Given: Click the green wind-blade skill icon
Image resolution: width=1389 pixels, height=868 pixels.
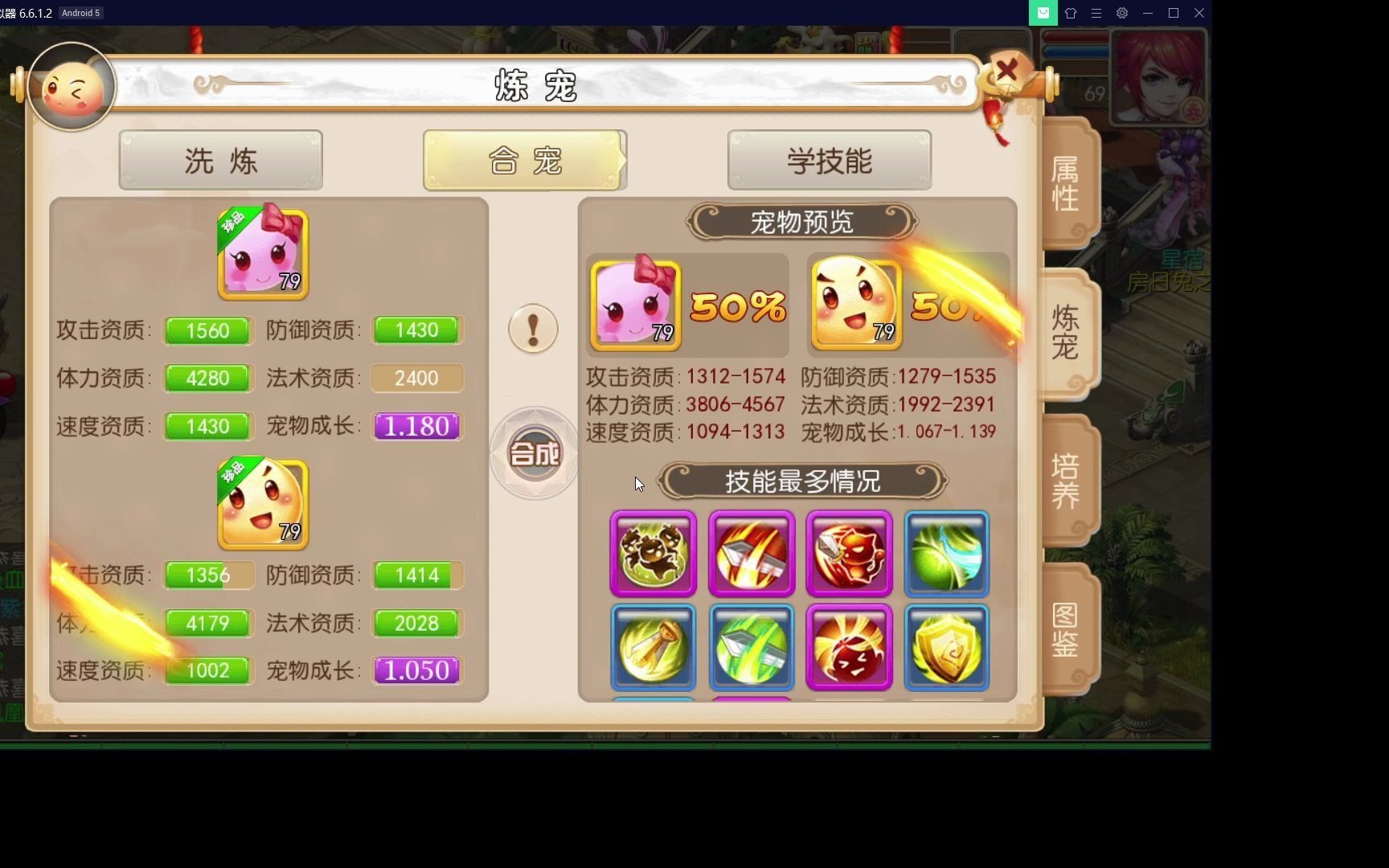Looking at the screenshot, I should coord(751,647).
